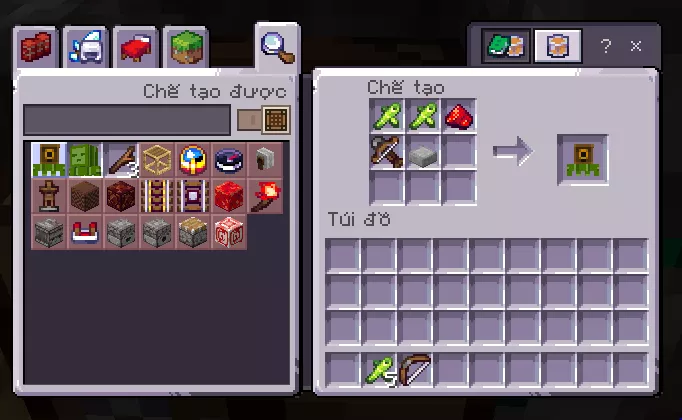Toggle the craftable-only recipe switch

click(x=263, y=120)
